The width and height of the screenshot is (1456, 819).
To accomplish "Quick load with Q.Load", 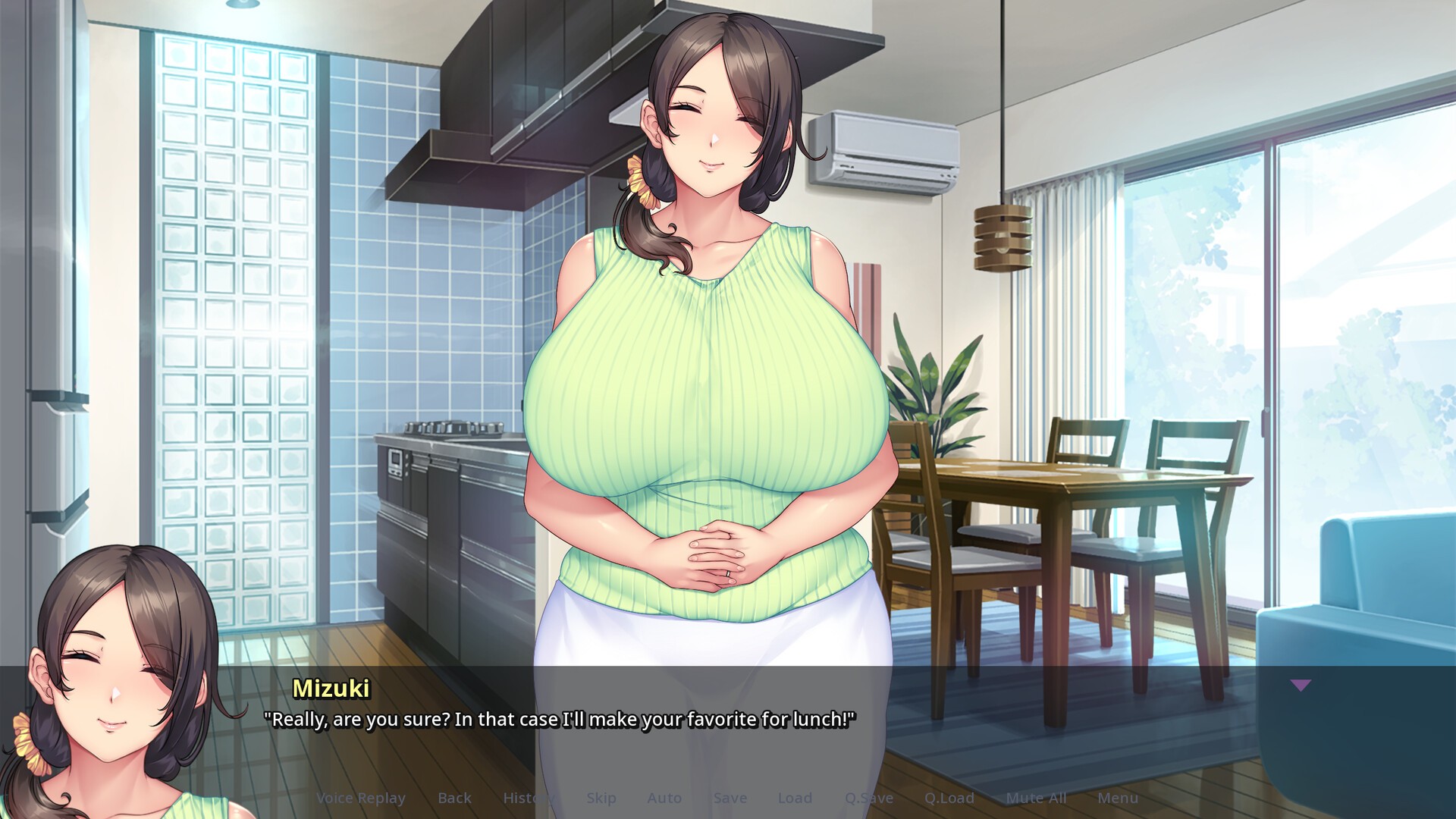I will coord(949,798).
